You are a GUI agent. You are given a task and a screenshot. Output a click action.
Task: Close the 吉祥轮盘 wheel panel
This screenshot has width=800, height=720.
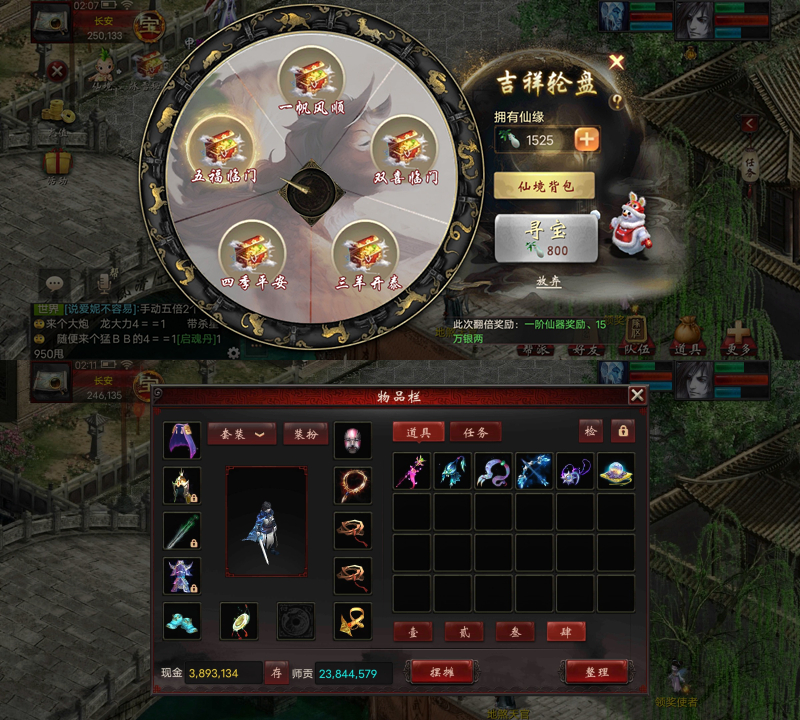pos(616,62)
